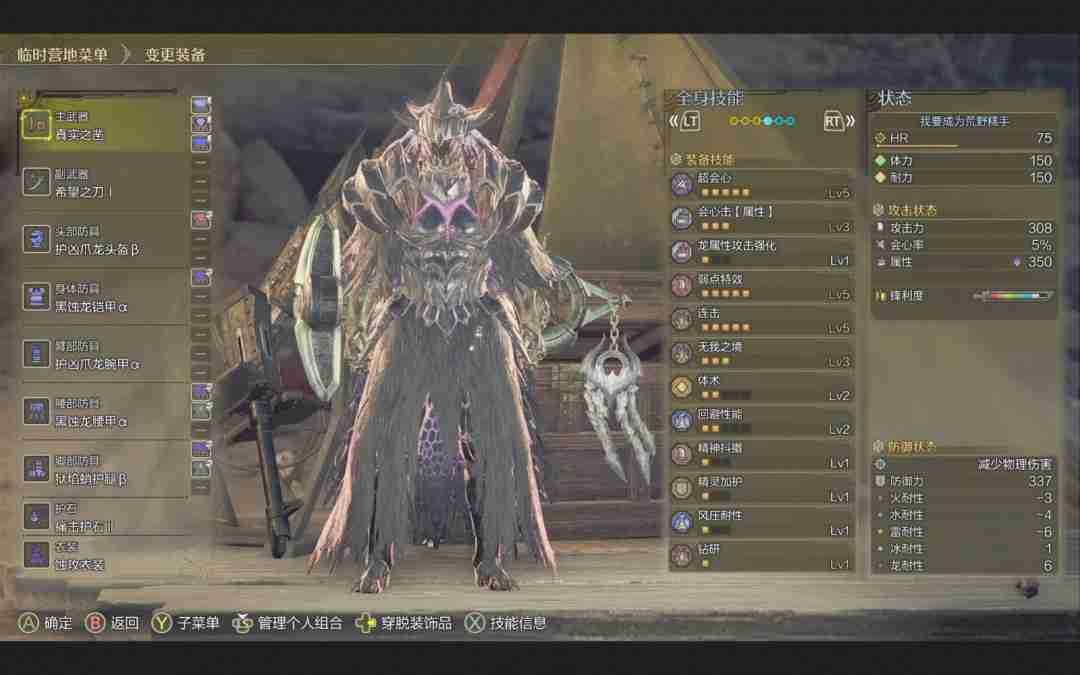Select the 钻研 skill row
This screenshot has height=675, width=1080.
pyautogui.click(x=762, y=557)
